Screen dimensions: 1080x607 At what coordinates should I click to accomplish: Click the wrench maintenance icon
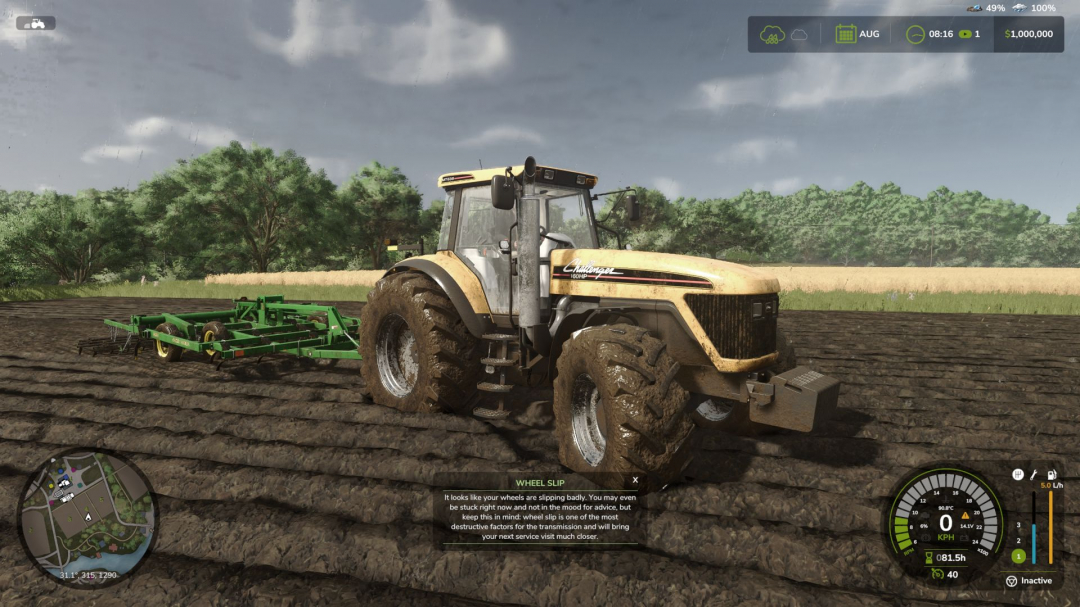tap(1034, 474)
